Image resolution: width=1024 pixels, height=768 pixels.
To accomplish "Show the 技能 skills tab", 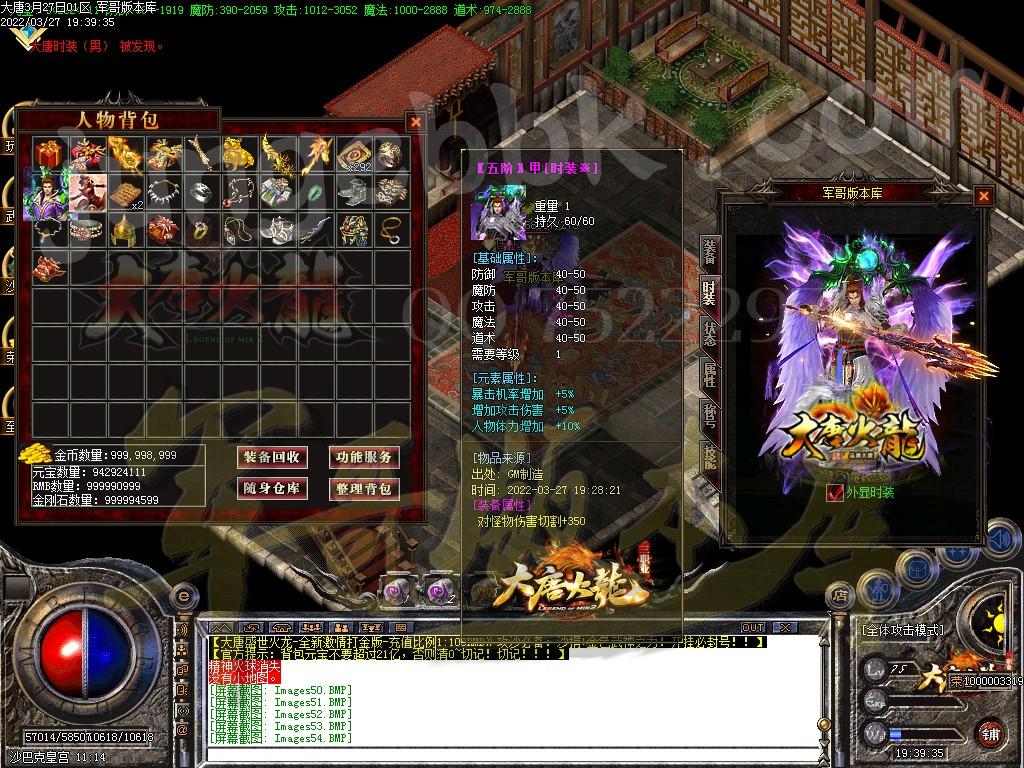I will (709, 459).
